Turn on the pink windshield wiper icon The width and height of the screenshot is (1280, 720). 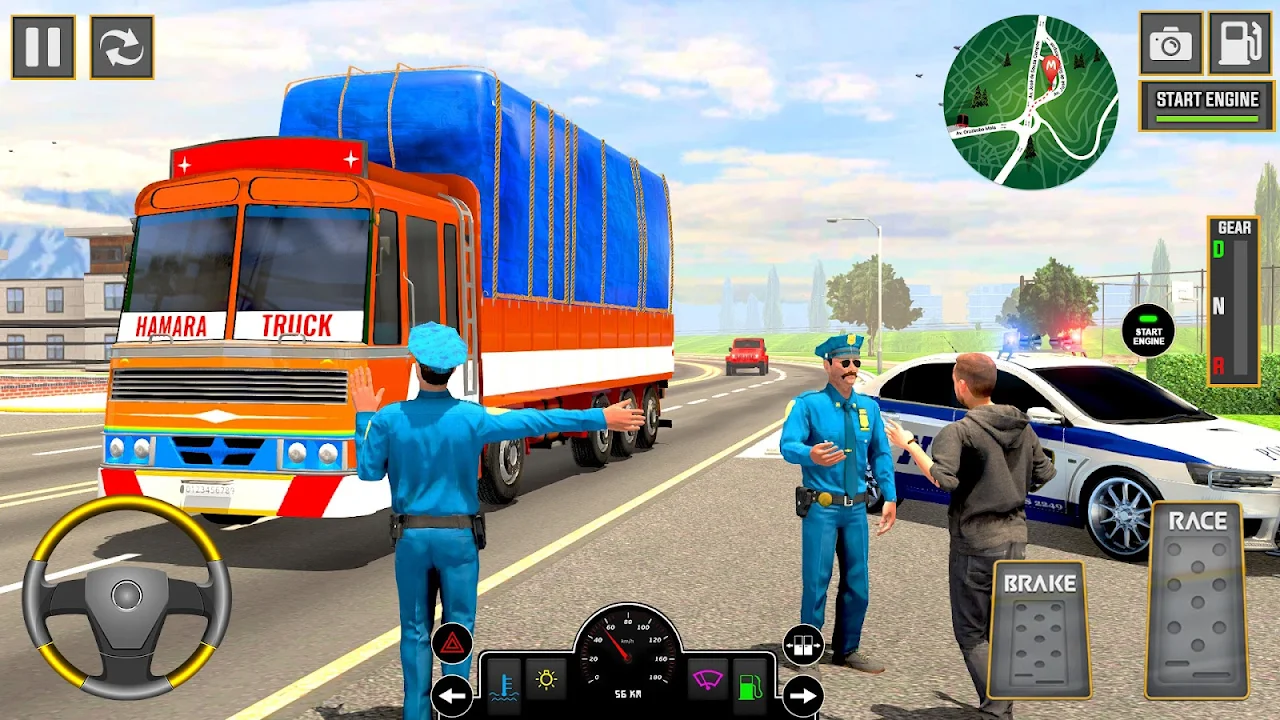click(706, 680)
